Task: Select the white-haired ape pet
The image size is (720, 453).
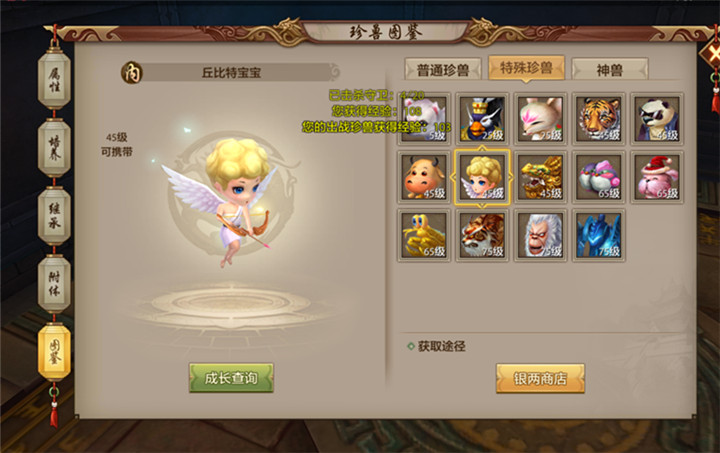Action: (541, 235)
